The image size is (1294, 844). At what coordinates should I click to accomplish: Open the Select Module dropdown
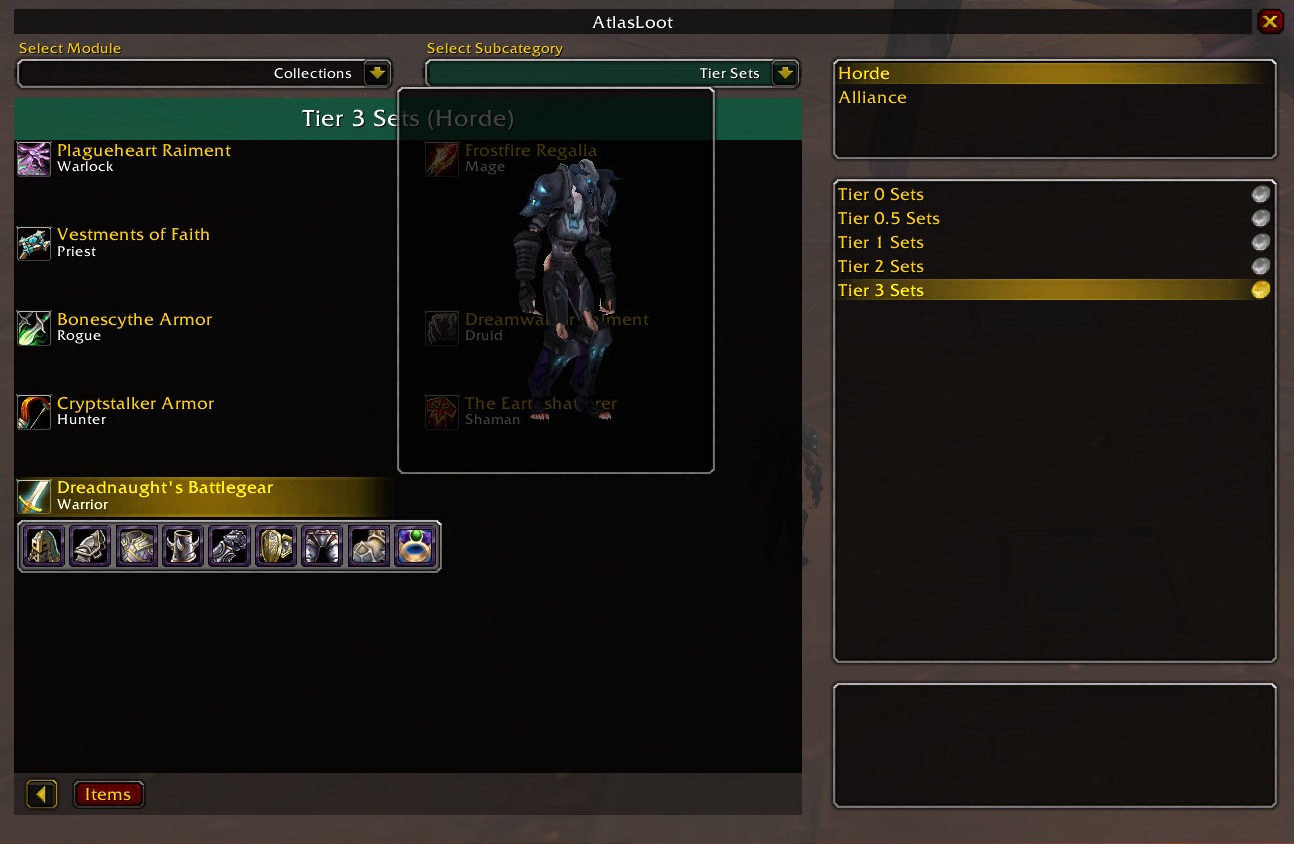(377, 73)
